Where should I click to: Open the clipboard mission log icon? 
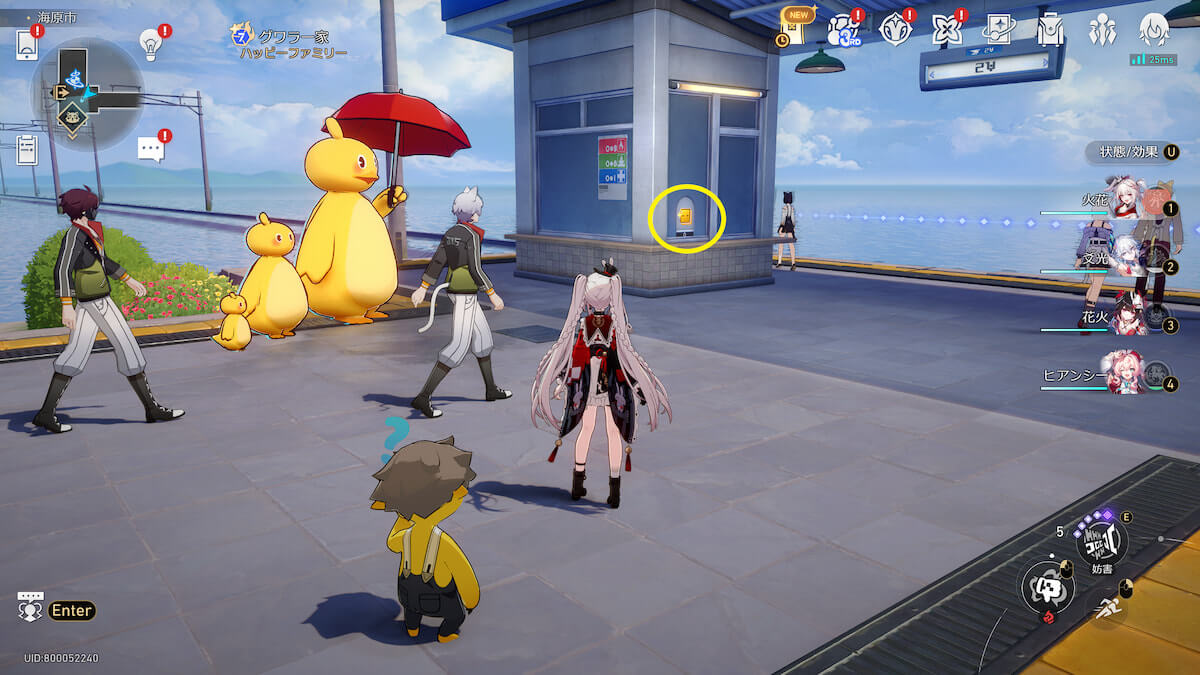[27, 150]
